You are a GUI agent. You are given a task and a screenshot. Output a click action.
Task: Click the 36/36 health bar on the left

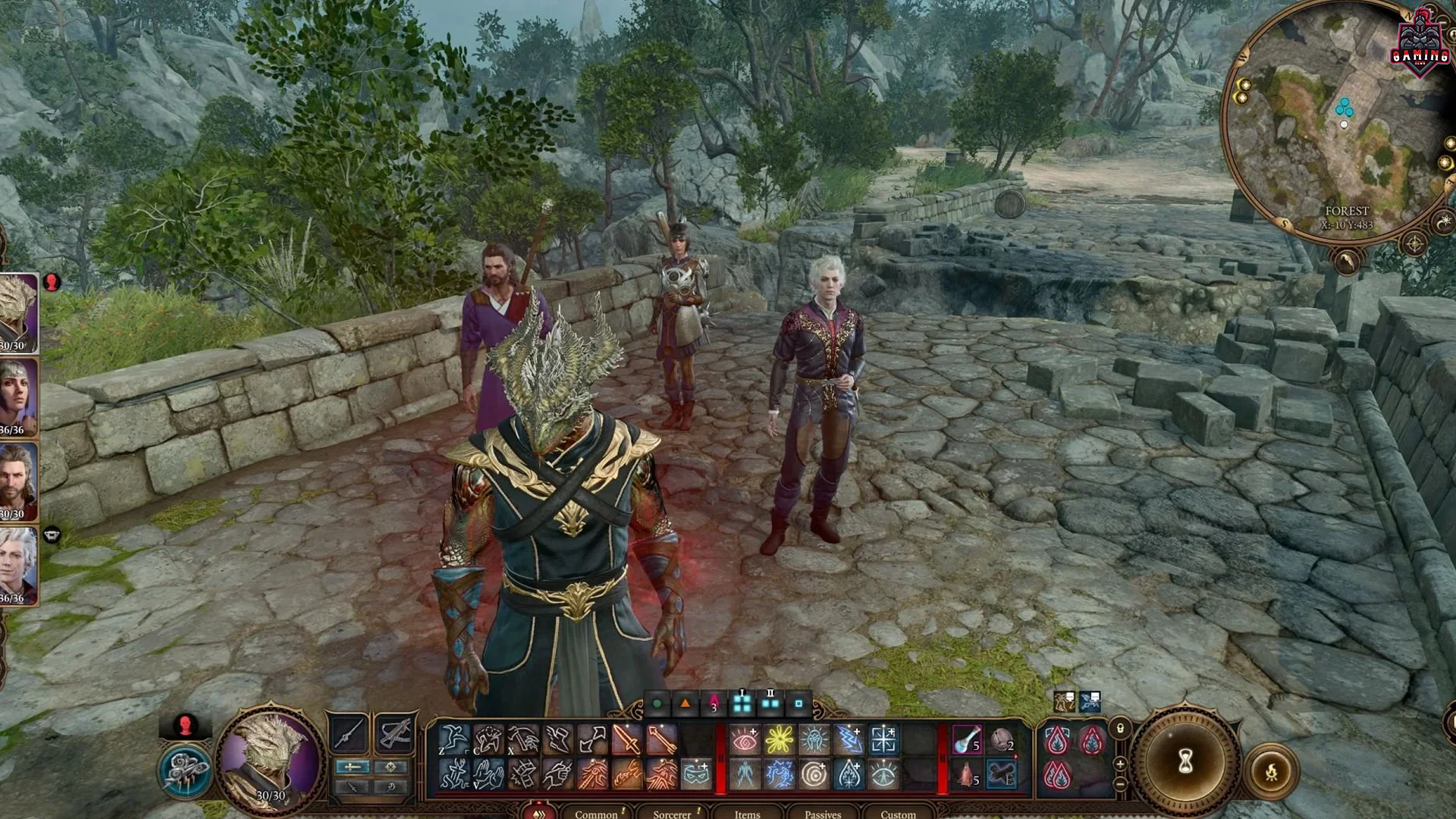point(12,428)
